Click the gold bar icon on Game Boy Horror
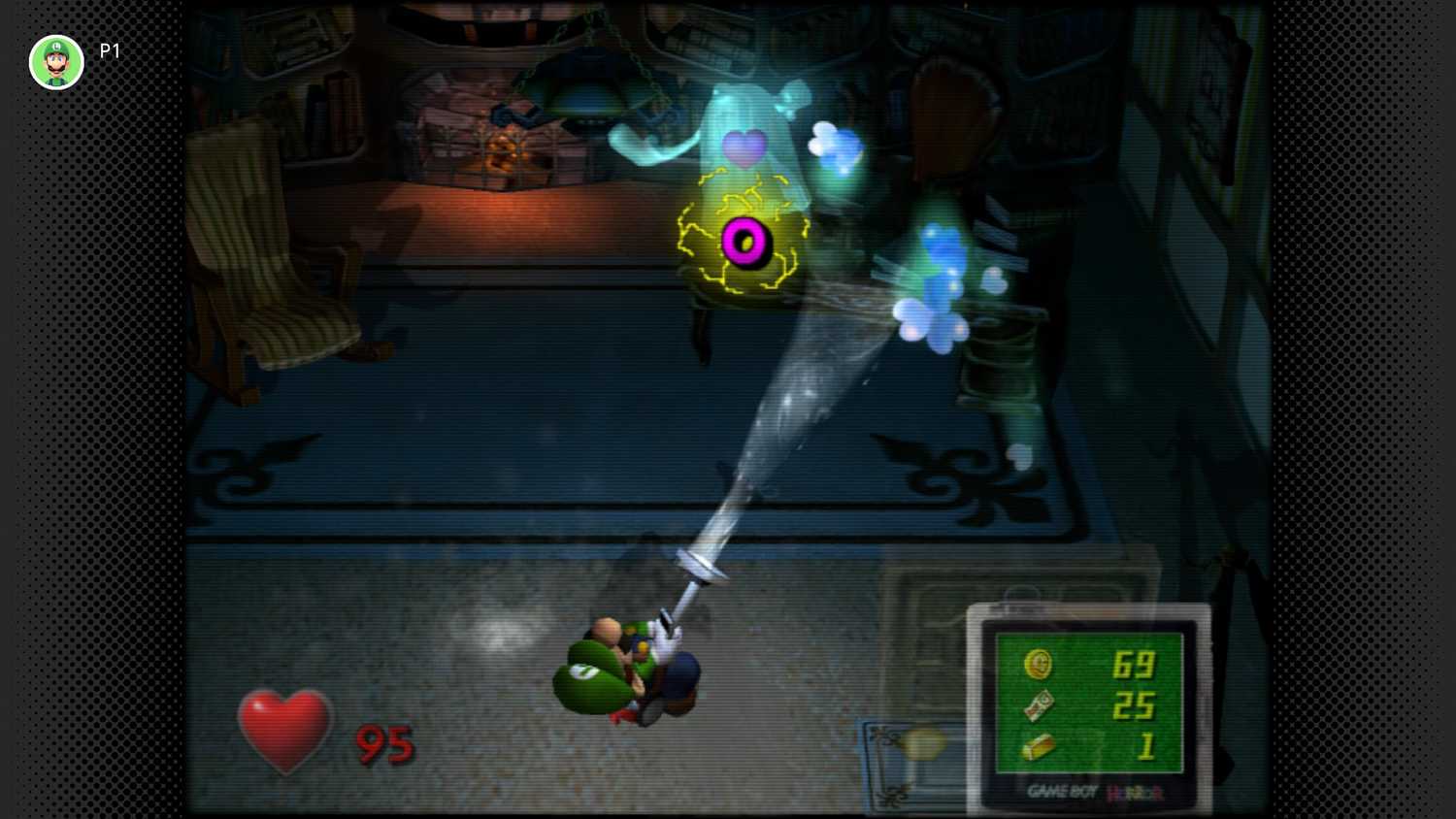Screen dimensions: 1456x819 [x=1037, y=748]
